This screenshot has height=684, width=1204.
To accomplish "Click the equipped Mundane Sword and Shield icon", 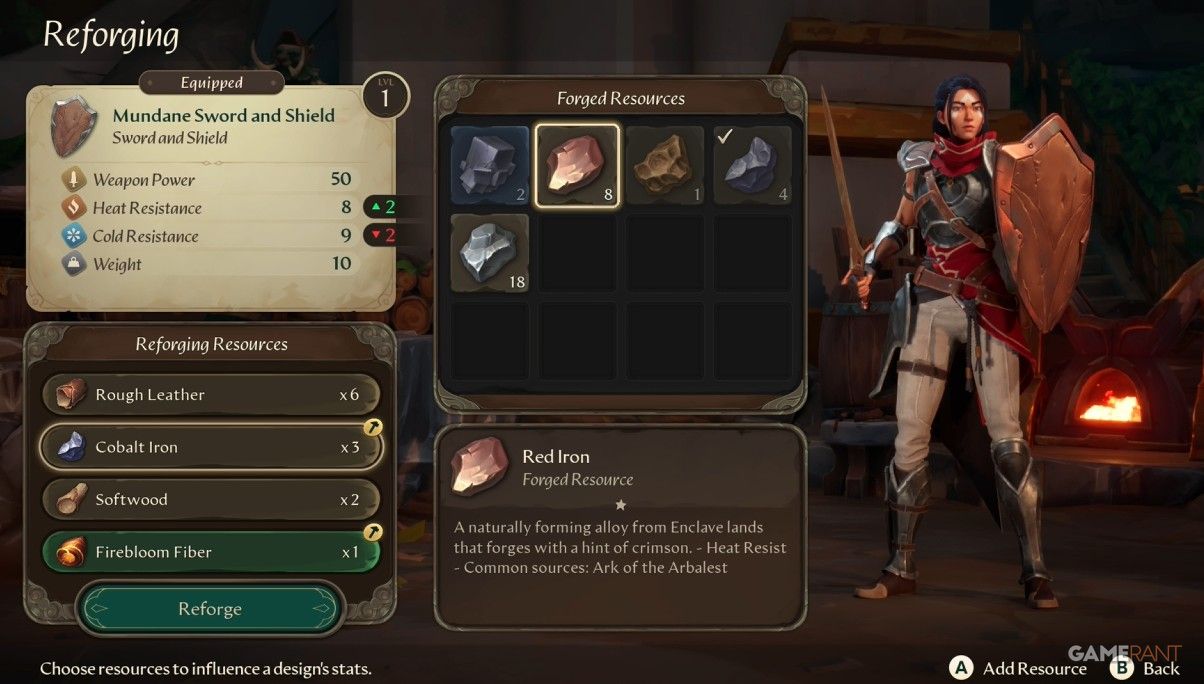I will [x=73, y=126].
